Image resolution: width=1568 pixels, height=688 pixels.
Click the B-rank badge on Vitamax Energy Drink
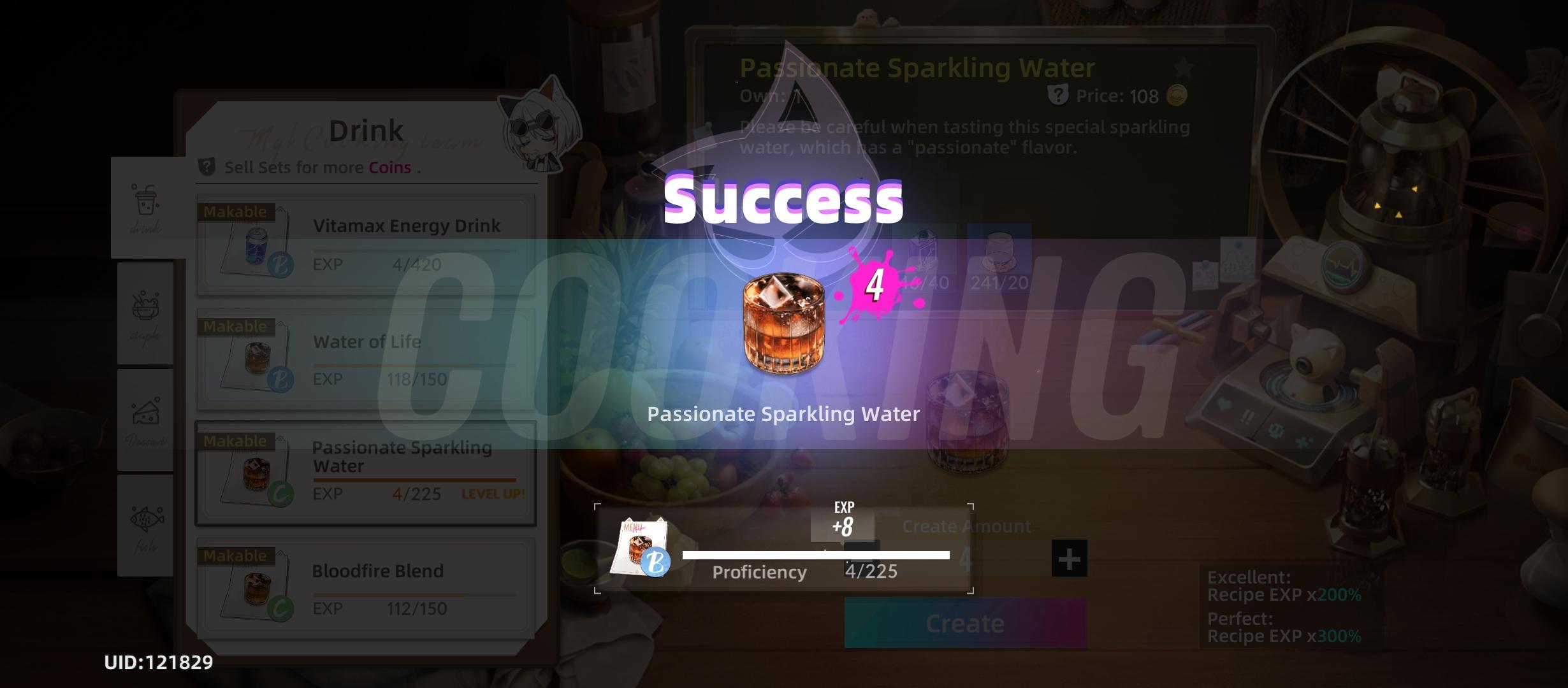click(282, 266)
